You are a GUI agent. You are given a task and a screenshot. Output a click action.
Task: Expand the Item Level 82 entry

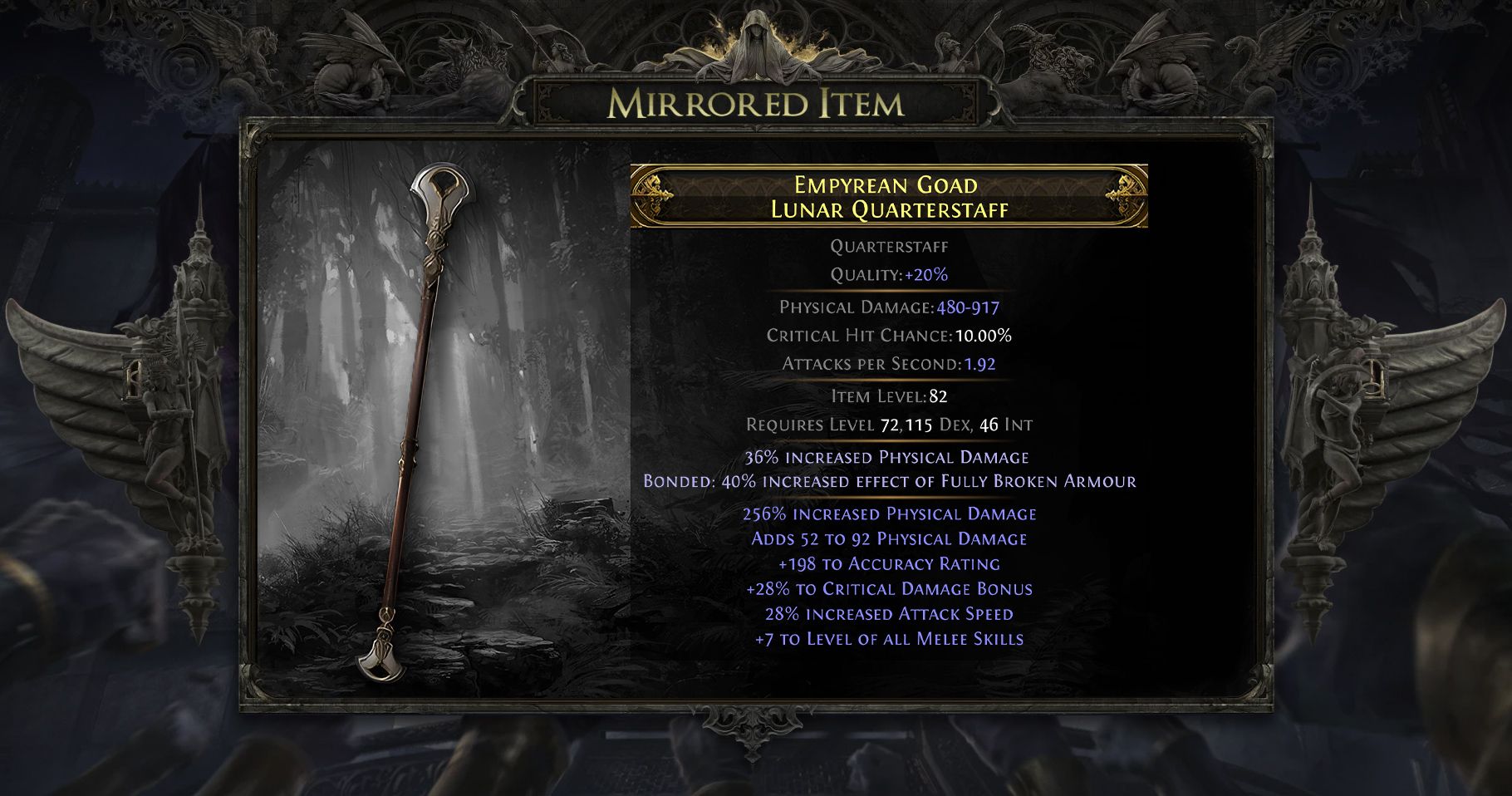890,397
